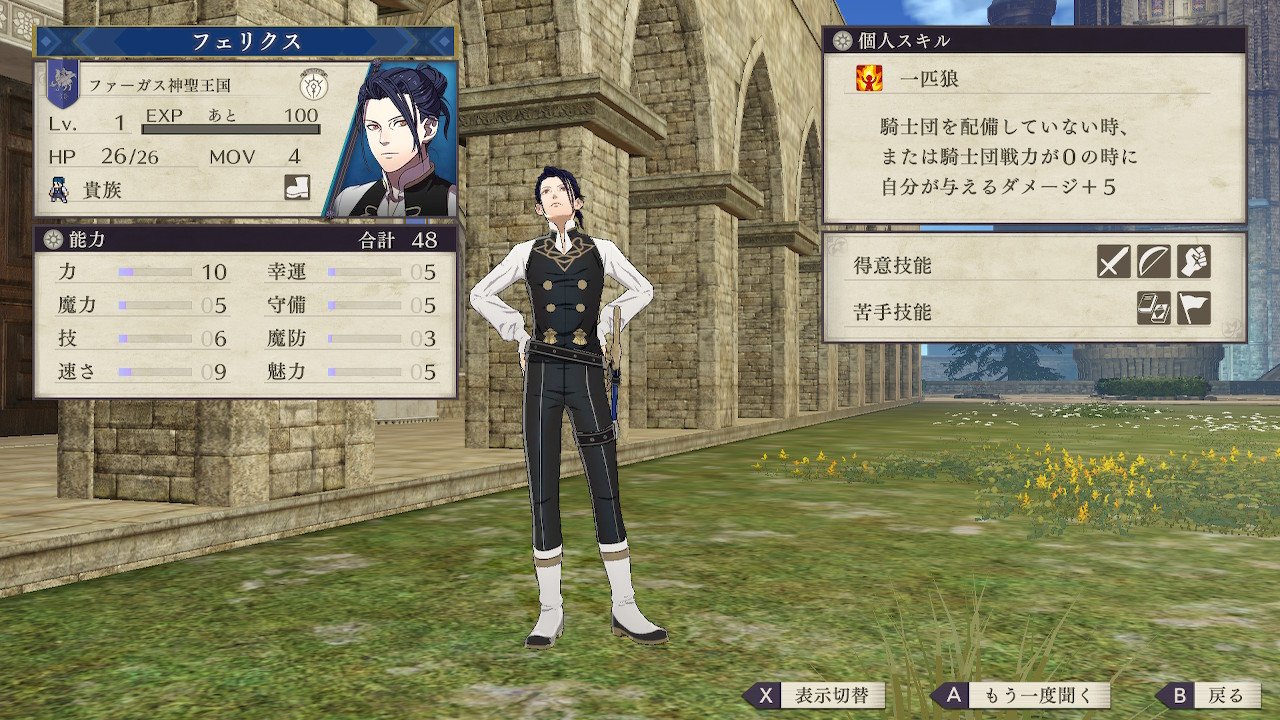Select the reason magic weakness icon
Image resolution: width=1280 pixels, height=720 pixels.
pyautogui.click(x=1153, y=309)
